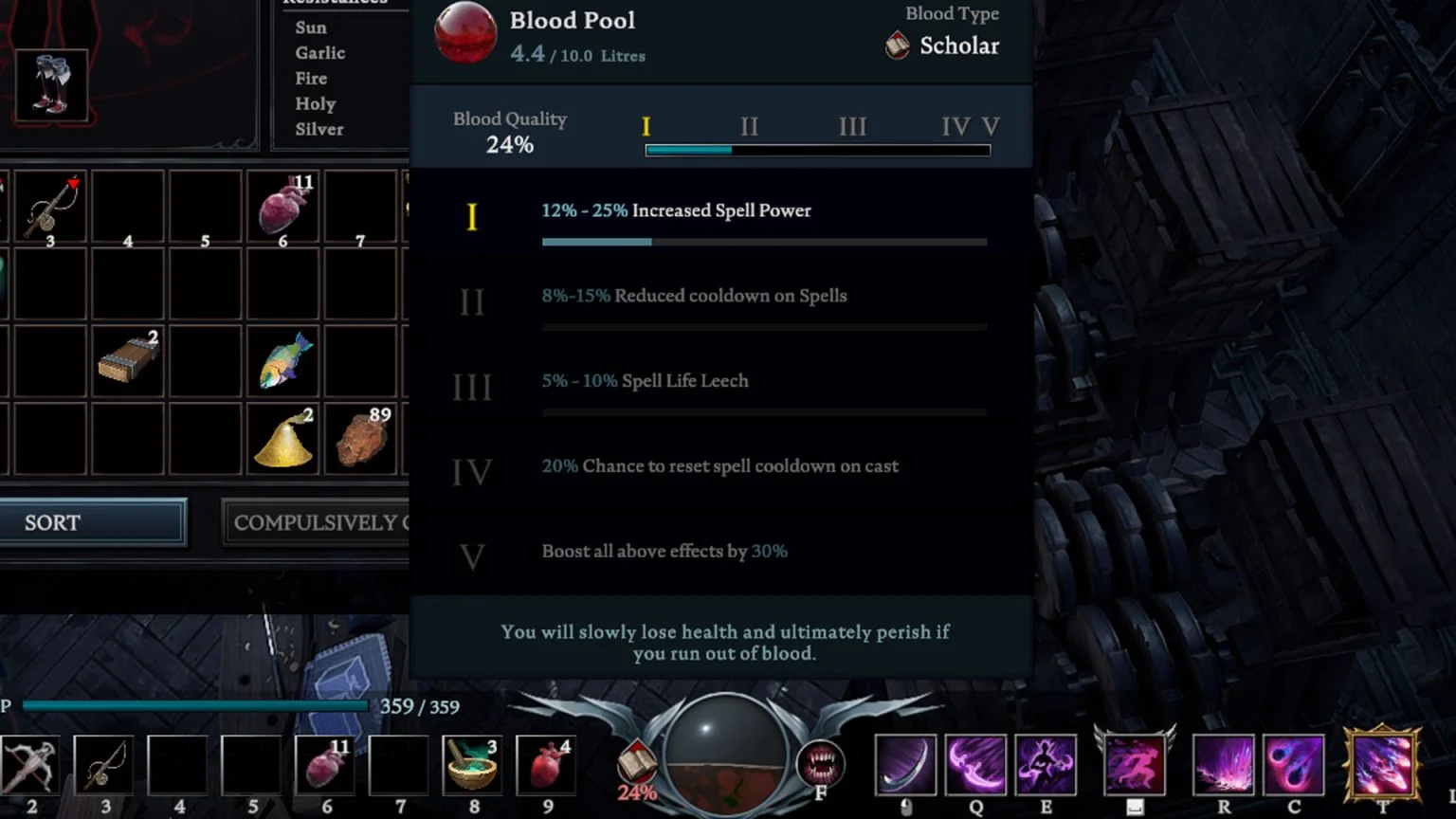Select the scythe slash melee attack ability
1456x819 pixels.
click(x=905, y=764)
